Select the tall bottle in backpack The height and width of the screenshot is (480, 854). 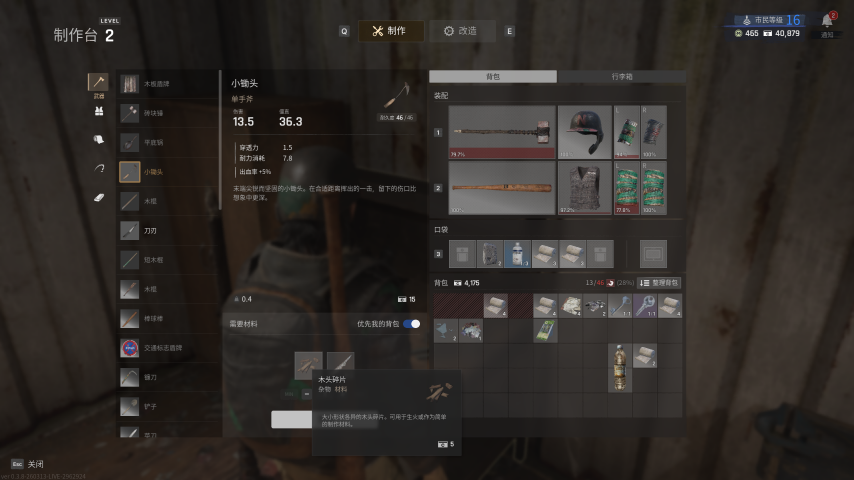click(x=621, y=367)
